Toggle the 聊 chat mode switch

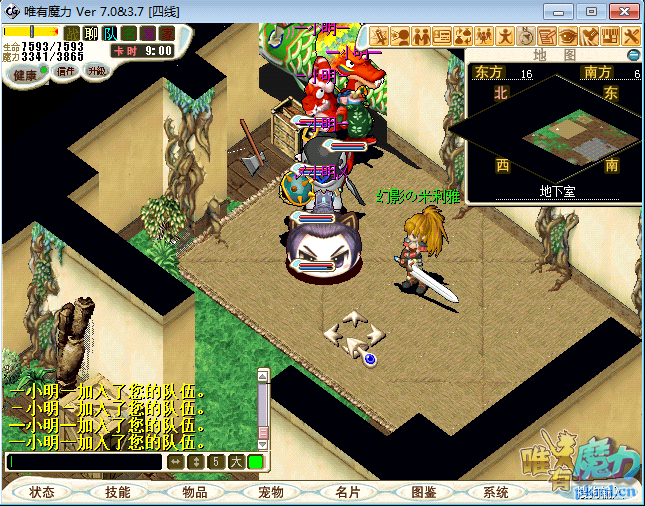(x=91, y=33)
